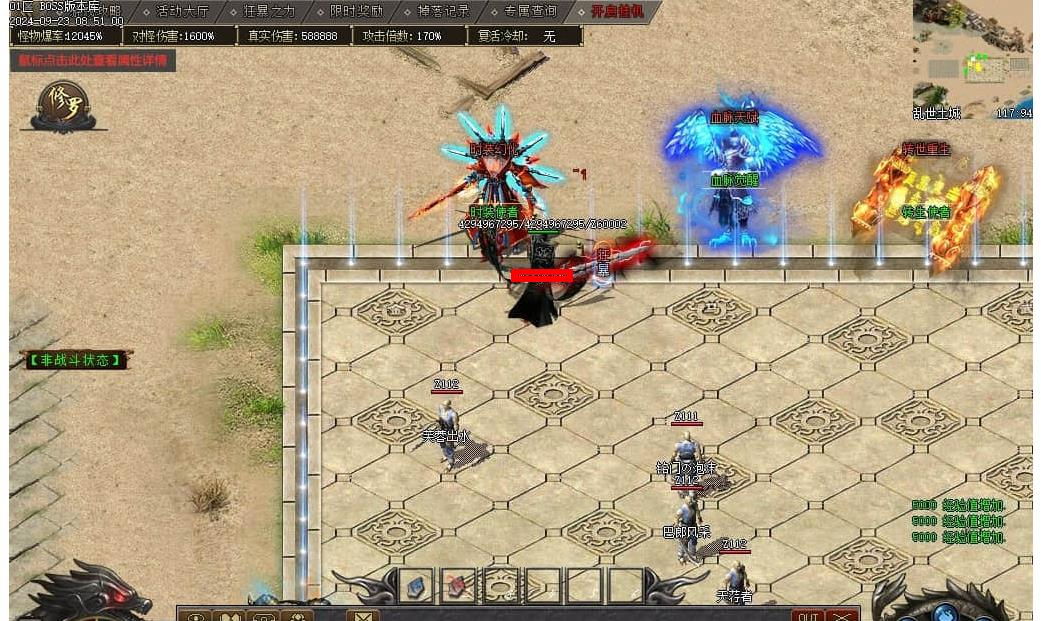Image resolution: width=1041 pixels, height=621 pixels.
Task: Click the minimap in the corner
Action: pyautogui.click(x=972, y=60)
